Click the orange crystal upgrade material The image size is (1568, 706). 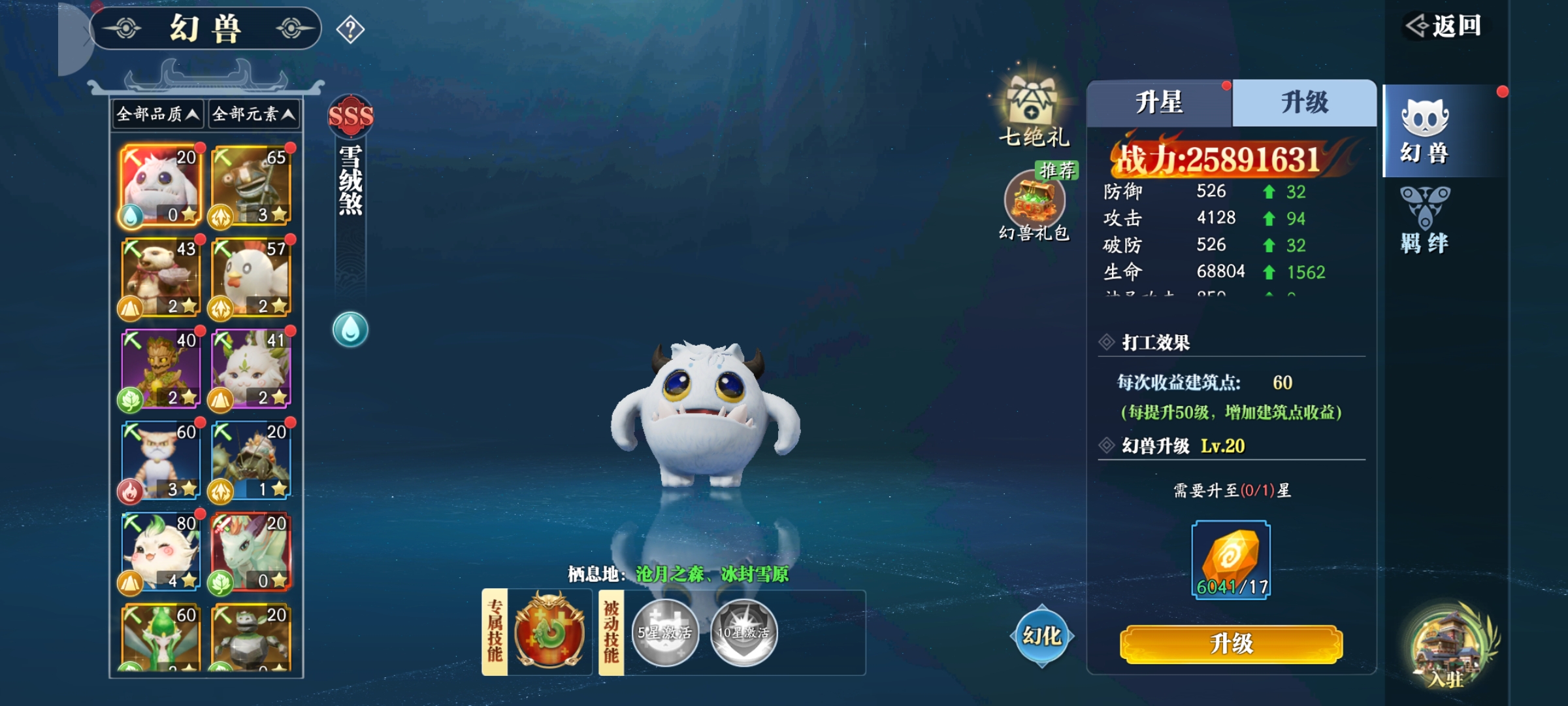(x=1231, y=560)
